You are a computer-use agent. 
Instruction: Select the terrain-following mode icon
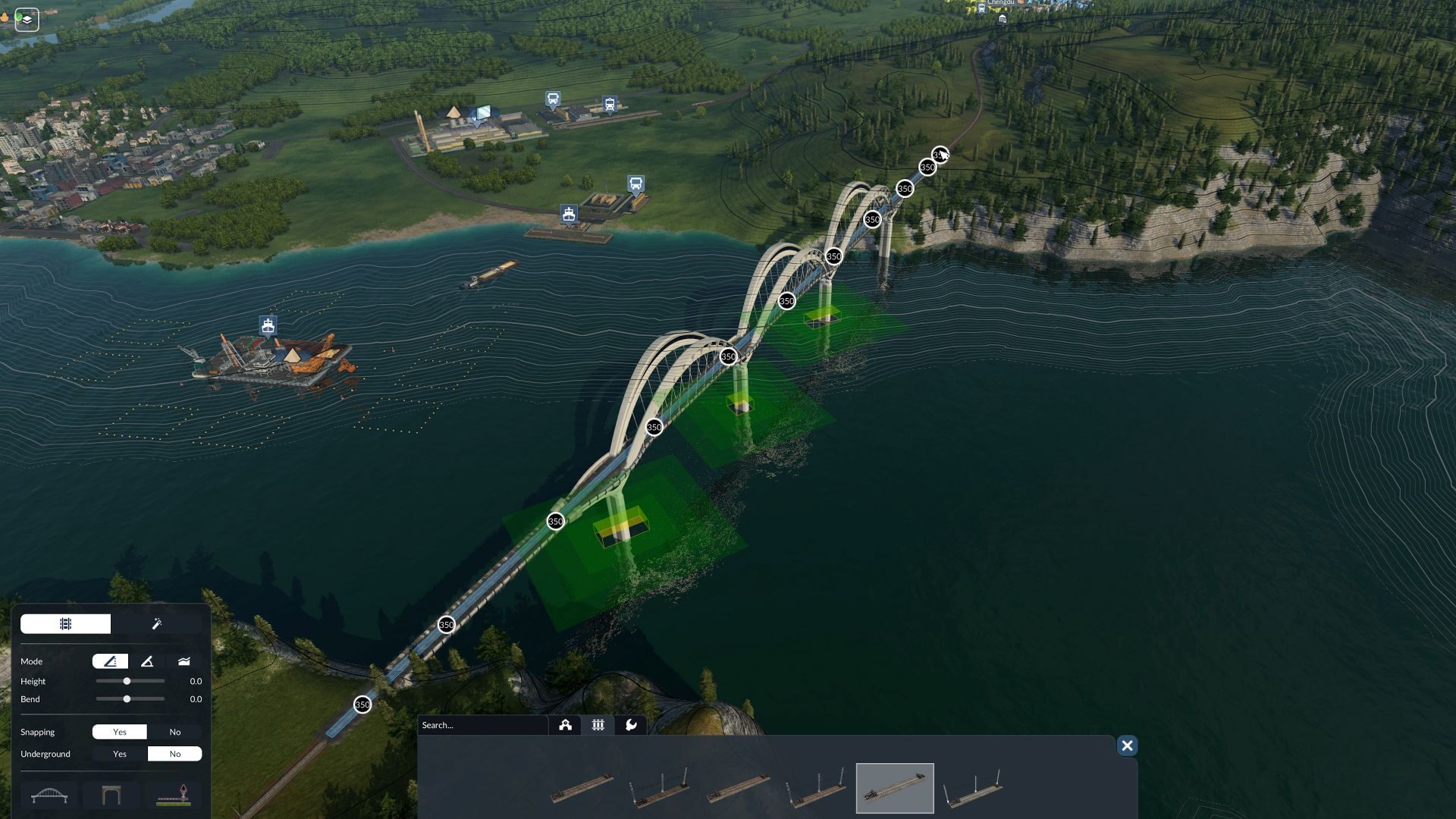coord(185,661)
